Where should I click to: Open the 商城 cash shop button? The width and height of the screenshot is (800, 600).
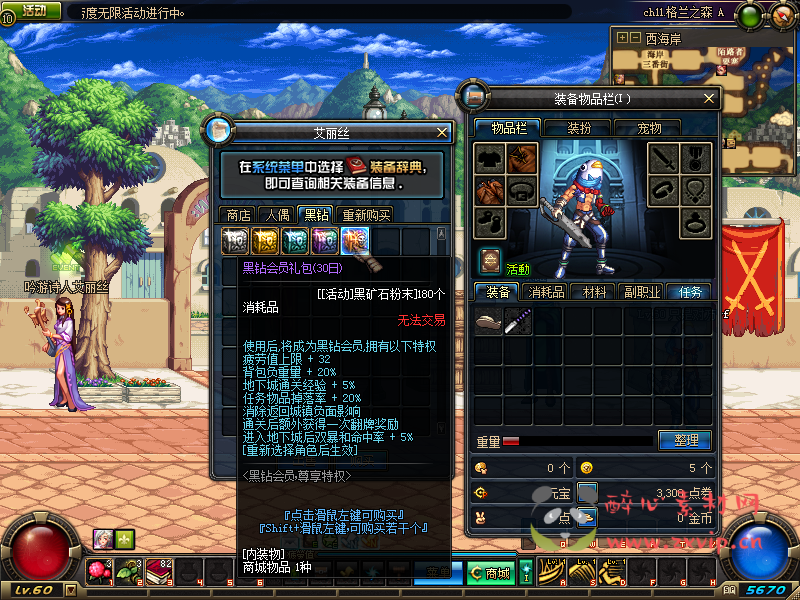pos(491,573)
